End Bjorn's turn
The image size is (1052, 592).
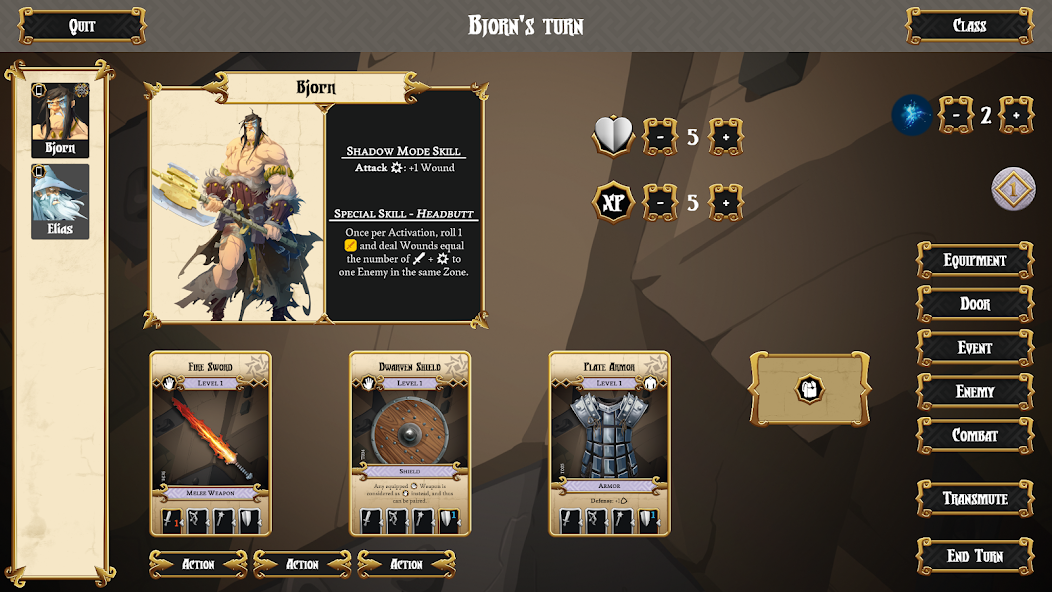(975, 556)
